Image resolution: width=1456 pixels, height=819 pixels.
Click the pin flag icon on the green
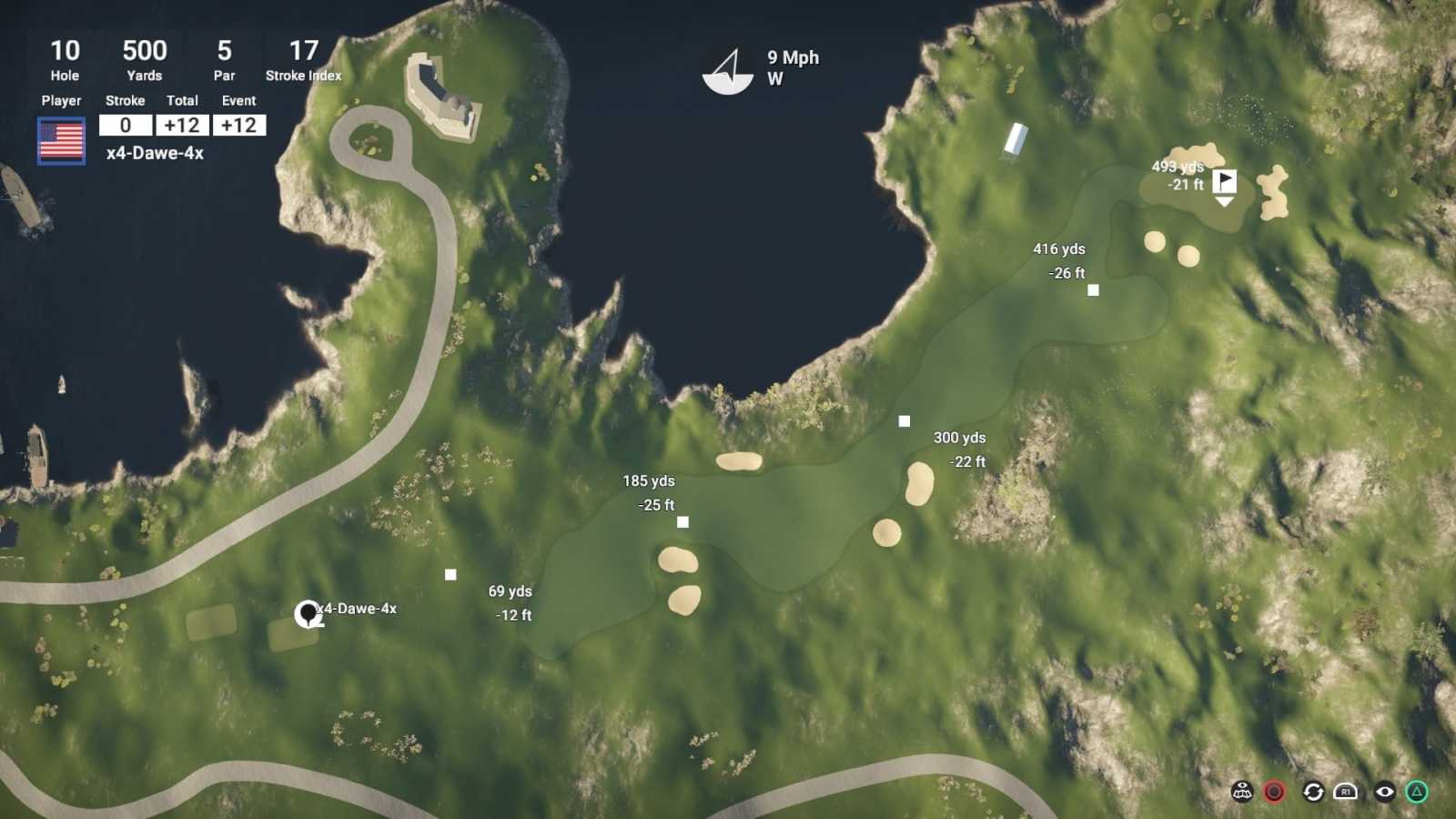coord(1226,182)
